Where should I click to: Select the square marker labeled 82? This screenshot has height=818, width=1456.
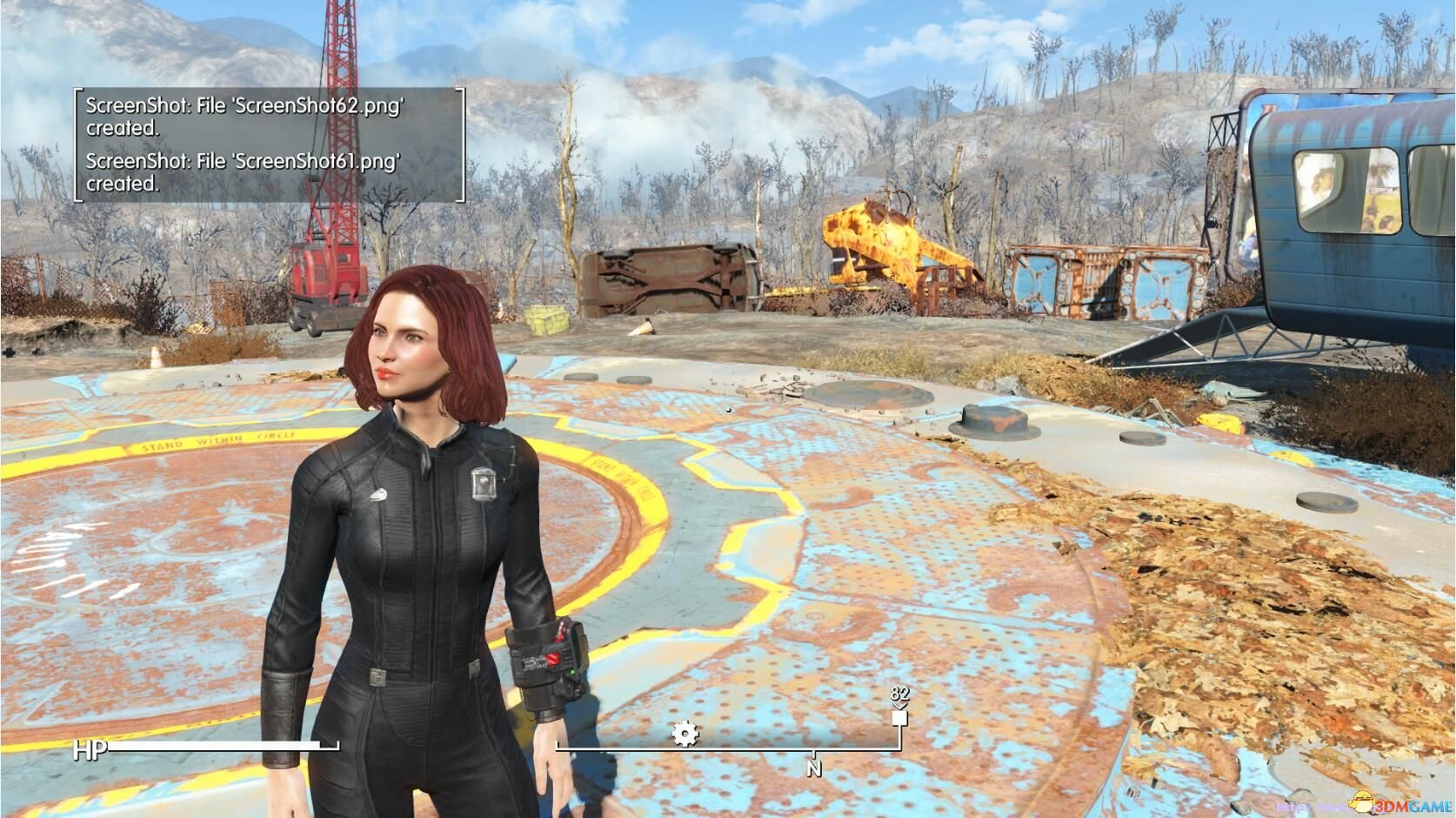[899, 718]
